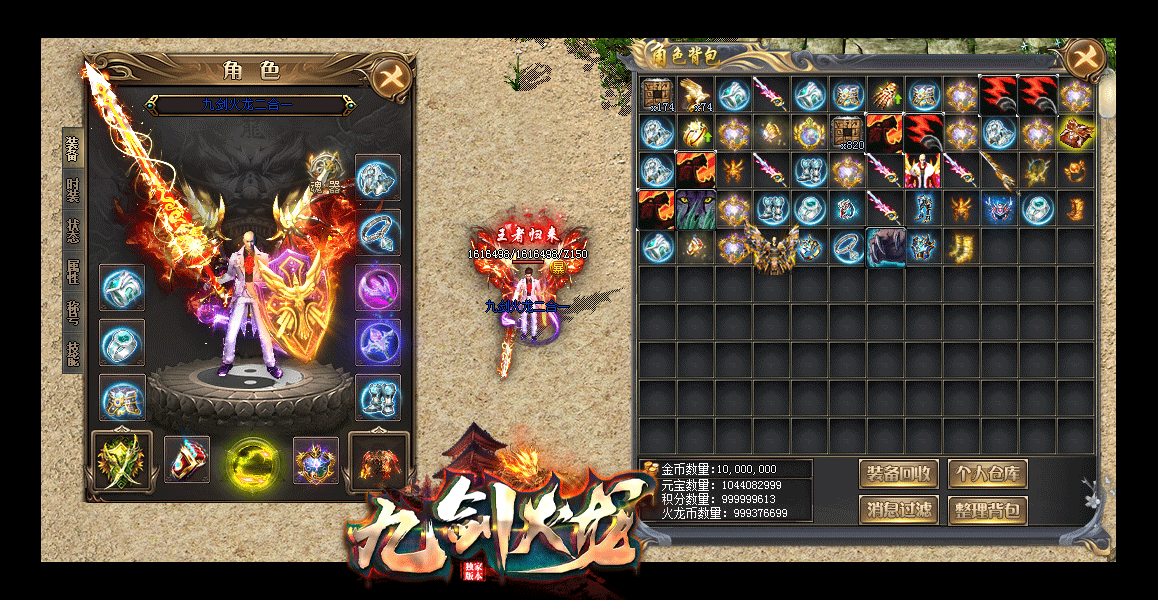Choose the stone box item stacked x820

click(848, 132)
